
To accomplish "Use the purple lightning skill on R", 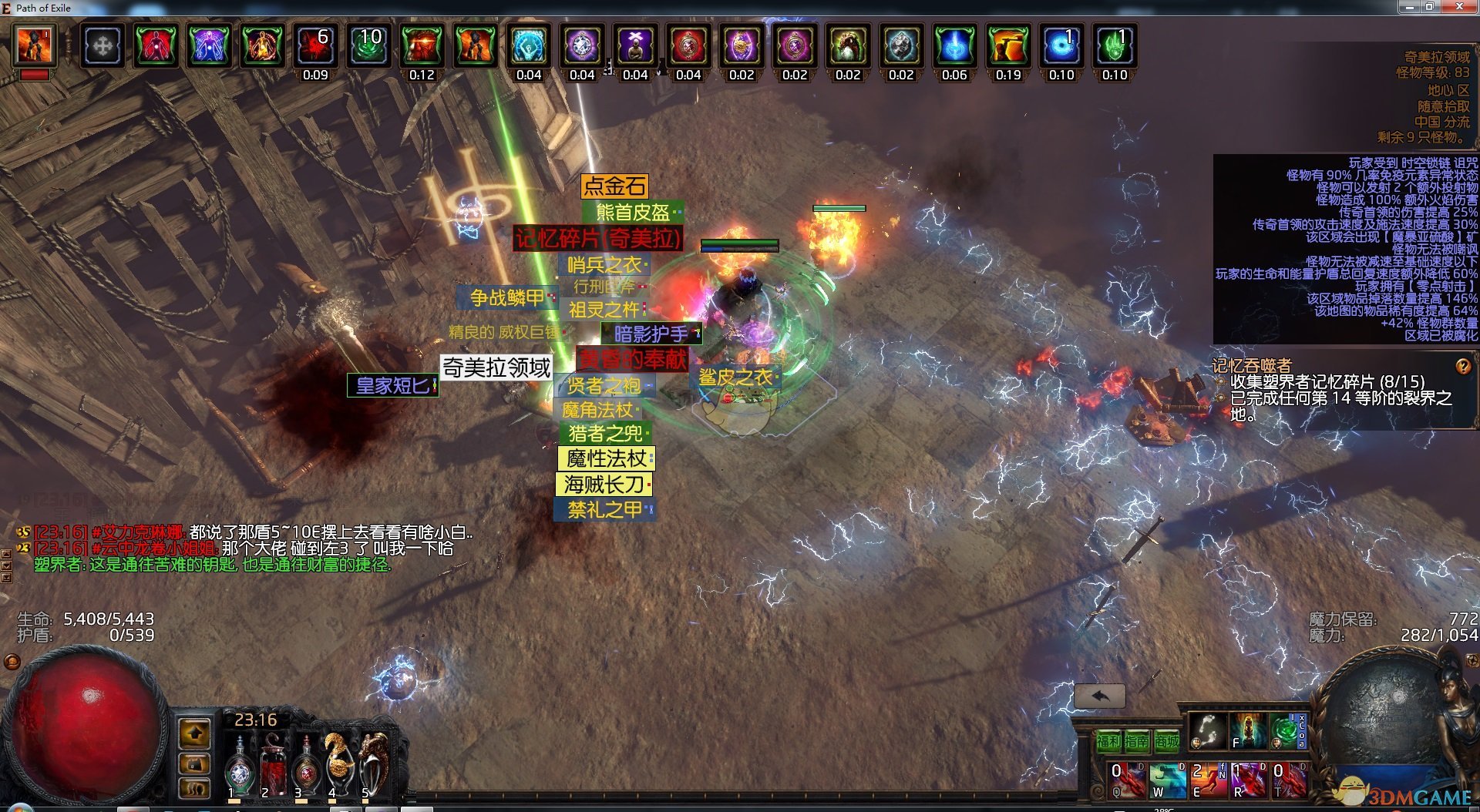I will pos(1248,780).
